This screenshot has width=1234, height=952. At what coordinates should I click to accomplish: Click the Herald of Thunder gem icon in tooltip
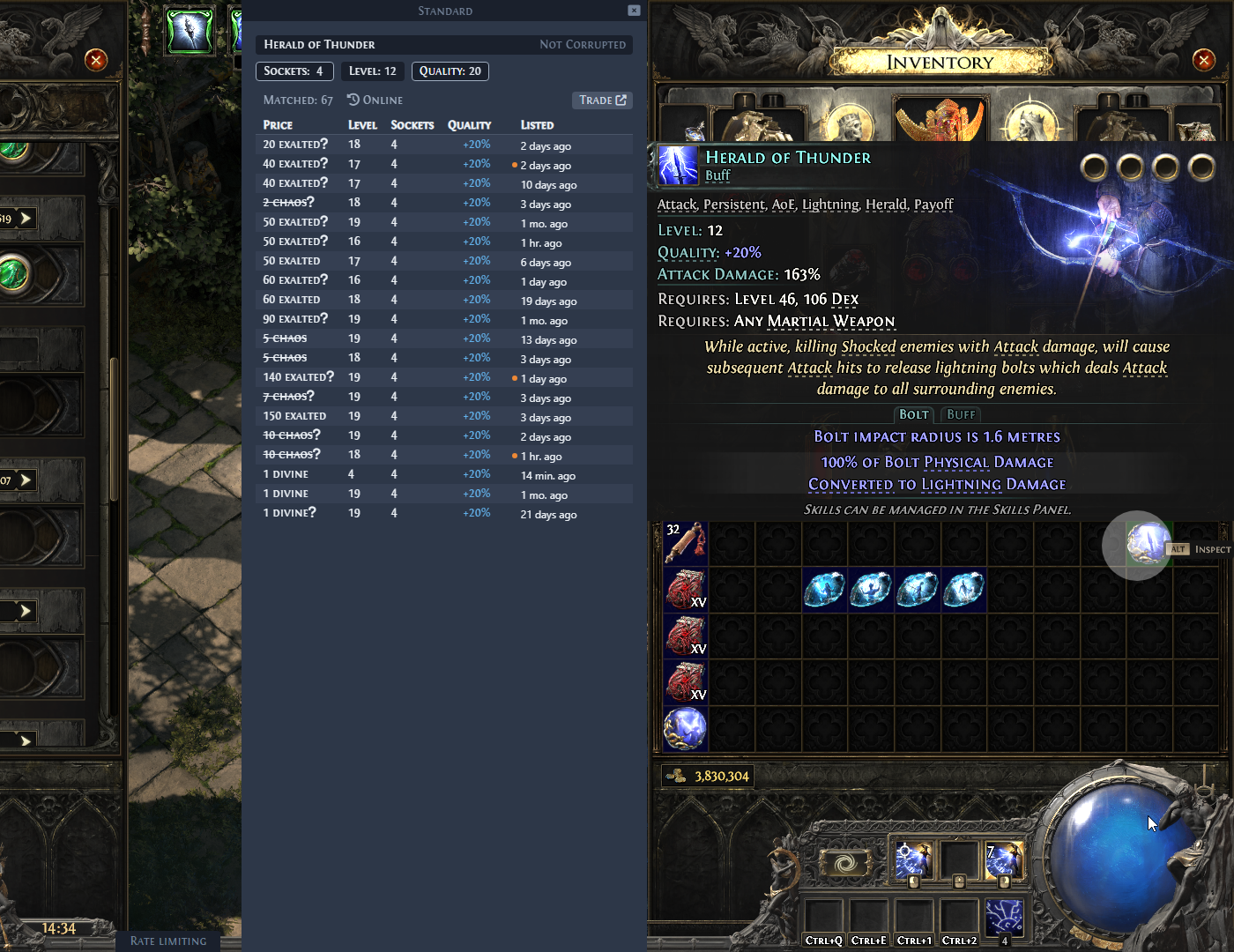[677, 165]
